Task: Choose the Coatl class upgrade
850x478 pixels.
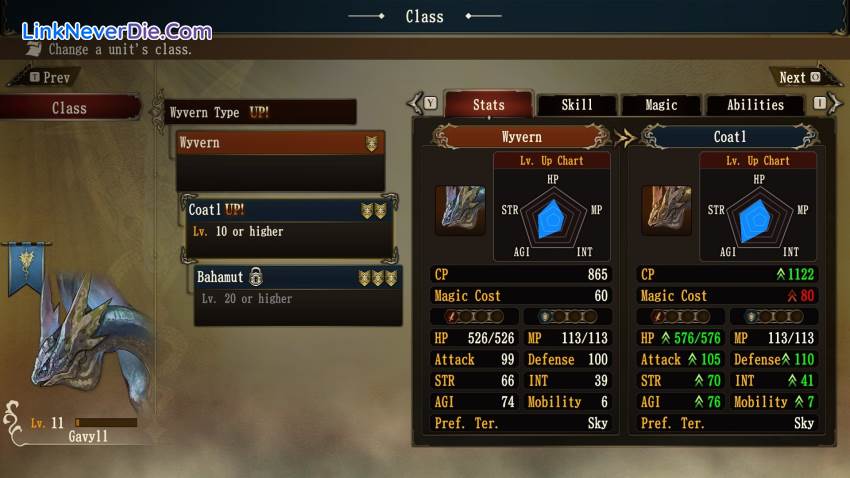Action: (x=289, y=220)
